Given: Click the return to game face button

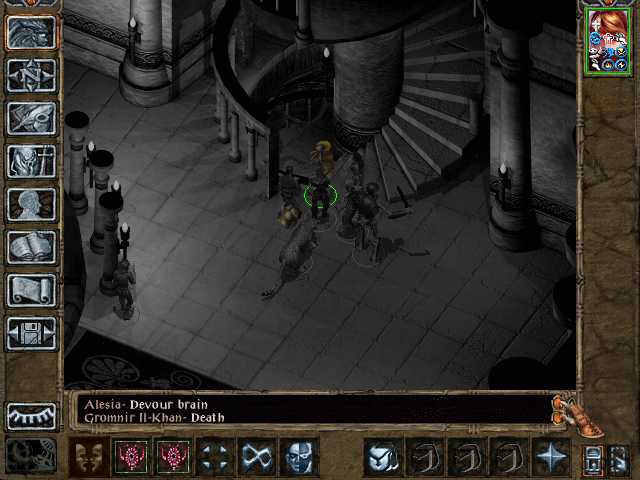Looking at the screenshot, I should click(31, 33).
